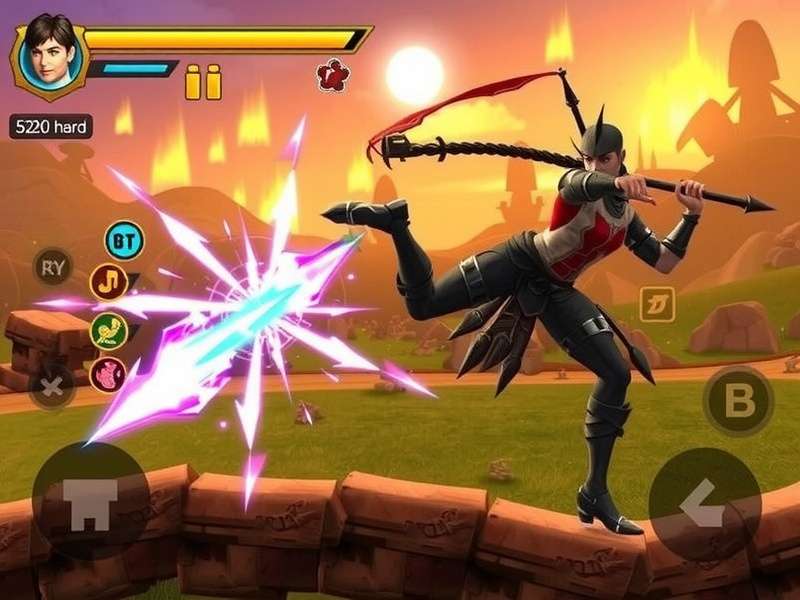The image size is (800, 600).
Task: Tap the yellow pause button
Action: 203,82
